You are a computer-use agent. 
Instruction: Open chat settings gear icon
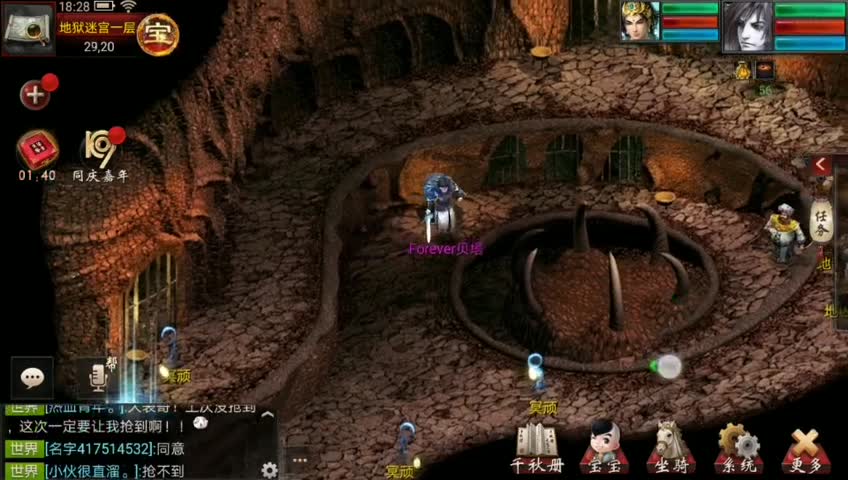click(x=268, y=469)
